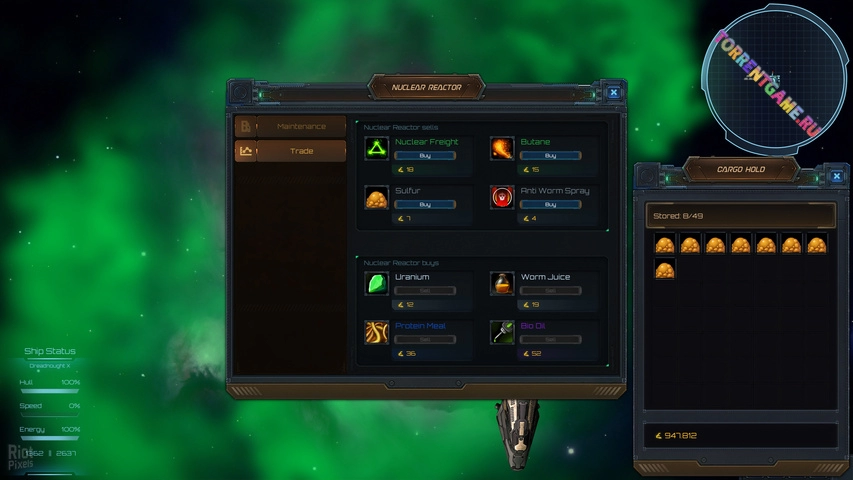Switch to the Maintenance tab
The height and width of the screenshot is (480, 853).
(x=300, y=127)
